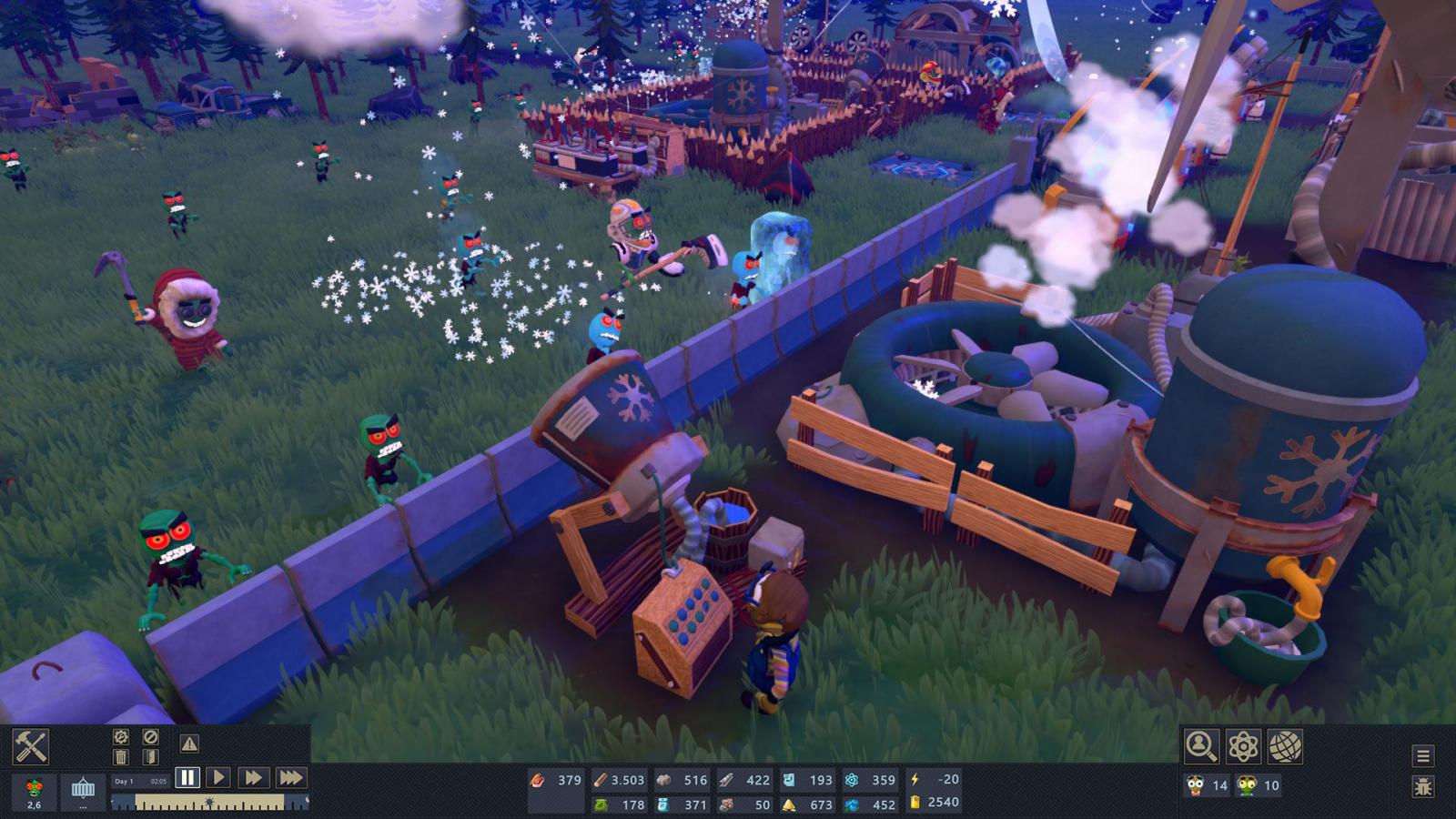Pause the game

pos(187,777)
